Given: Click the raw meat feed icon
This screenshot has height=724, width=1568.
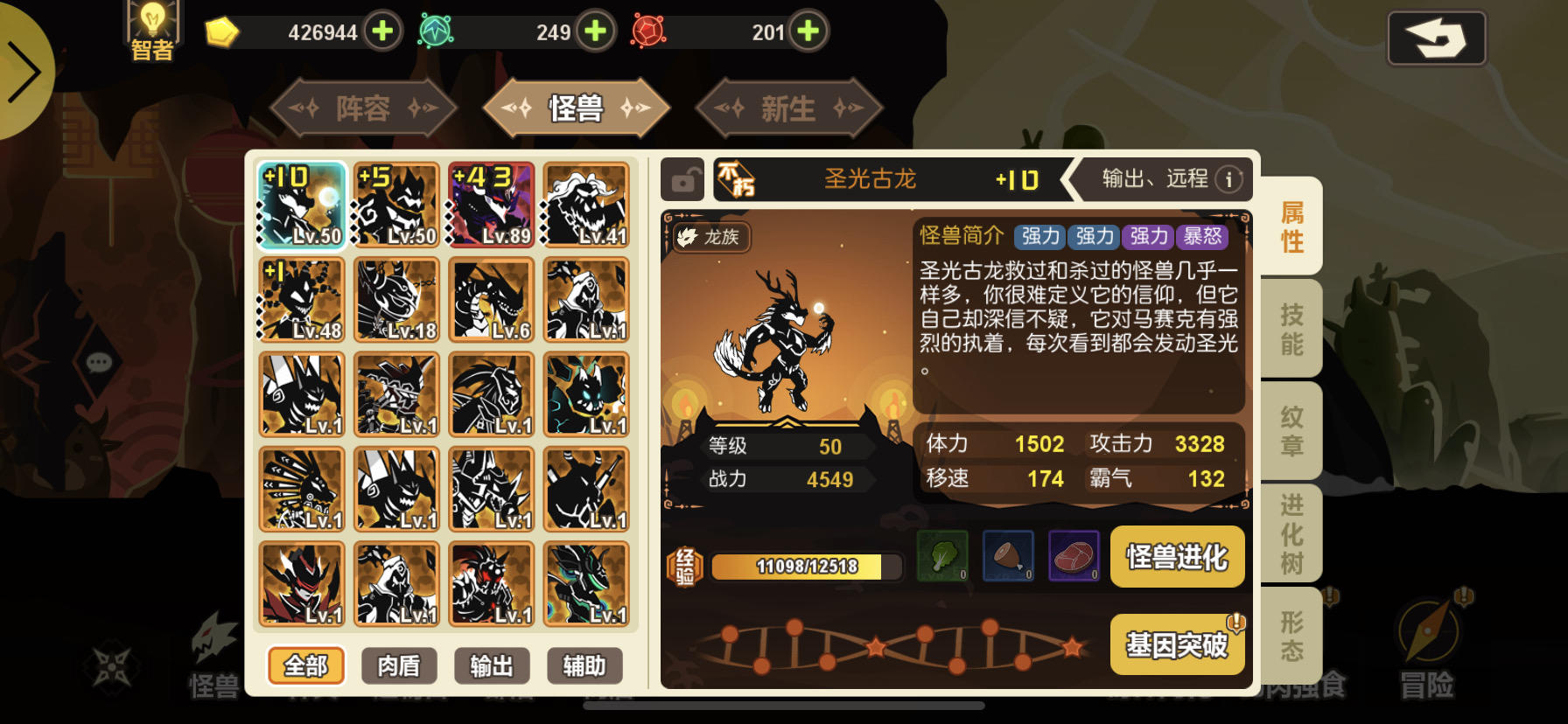Looking at the screenshot, I should pos(1074,557).
